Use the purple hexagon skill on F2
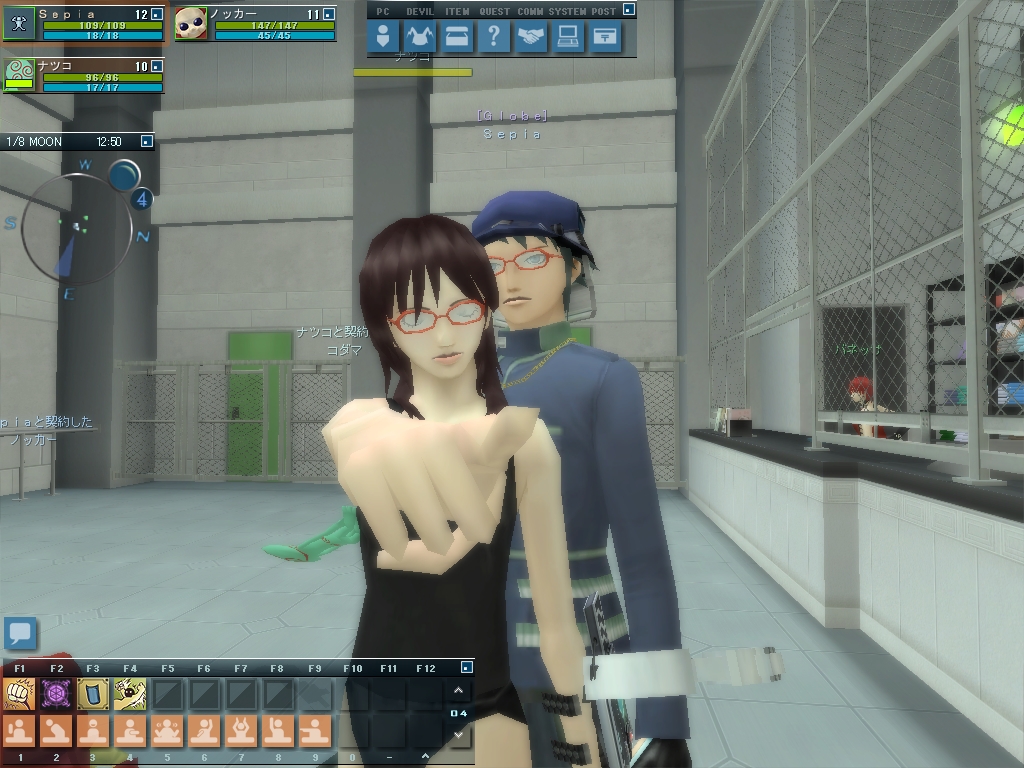Screen dimensions: 1024x768 tap(56, 693)
